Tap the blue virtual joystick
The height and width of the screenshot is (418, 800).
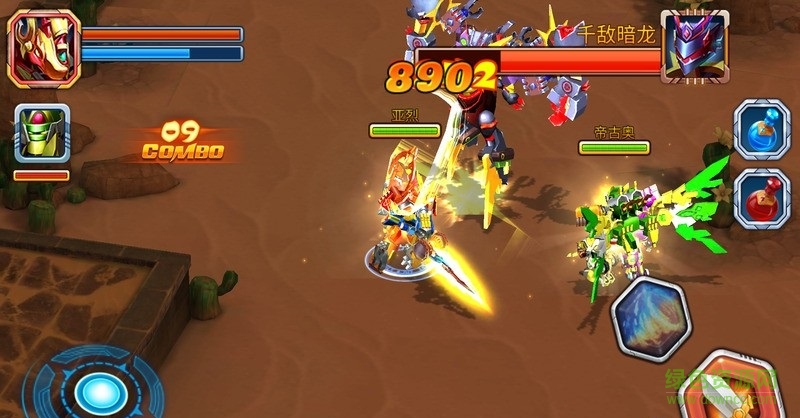click(95, 388)
